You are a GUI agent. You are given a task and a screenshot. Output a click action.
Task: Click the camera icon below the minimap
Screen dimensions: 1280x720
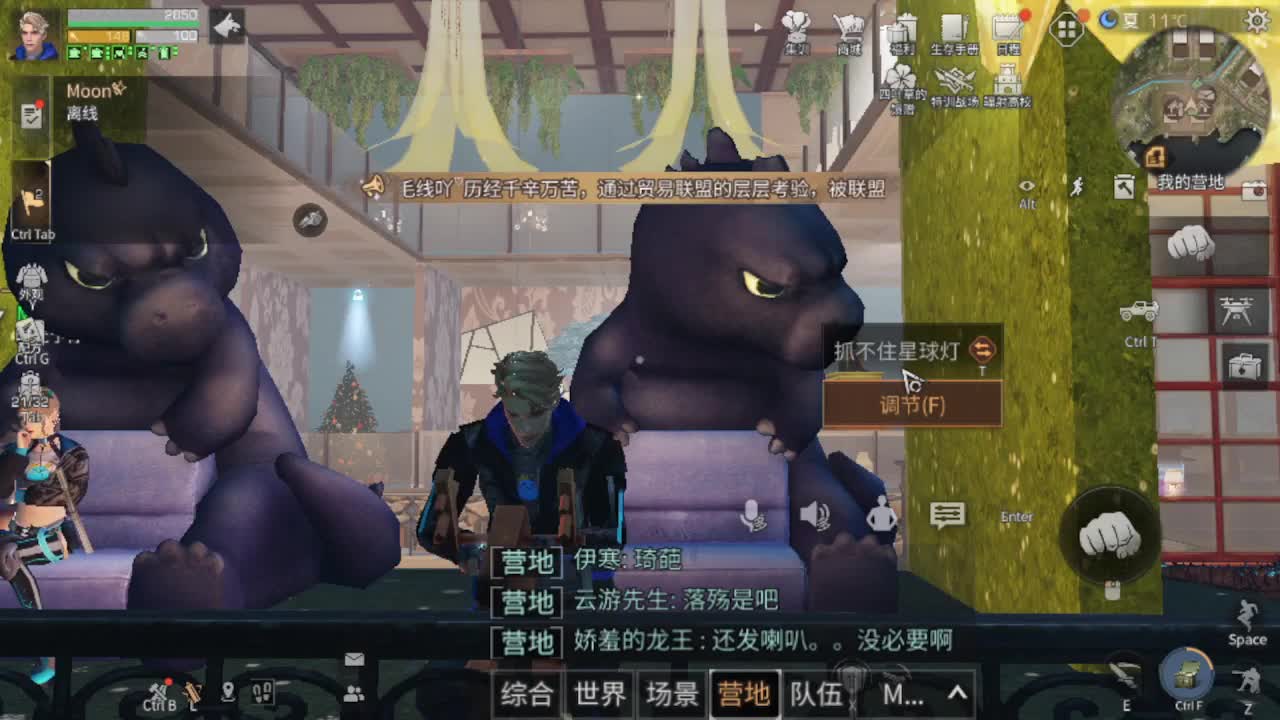tap(1255, 191)
